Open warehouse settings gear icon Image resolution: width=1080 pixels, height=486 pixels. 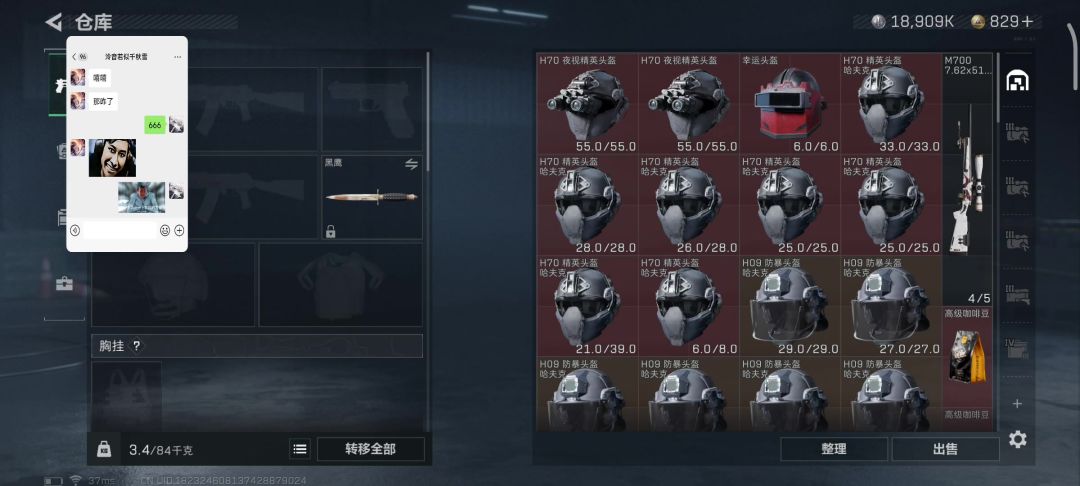[1017, 439]
